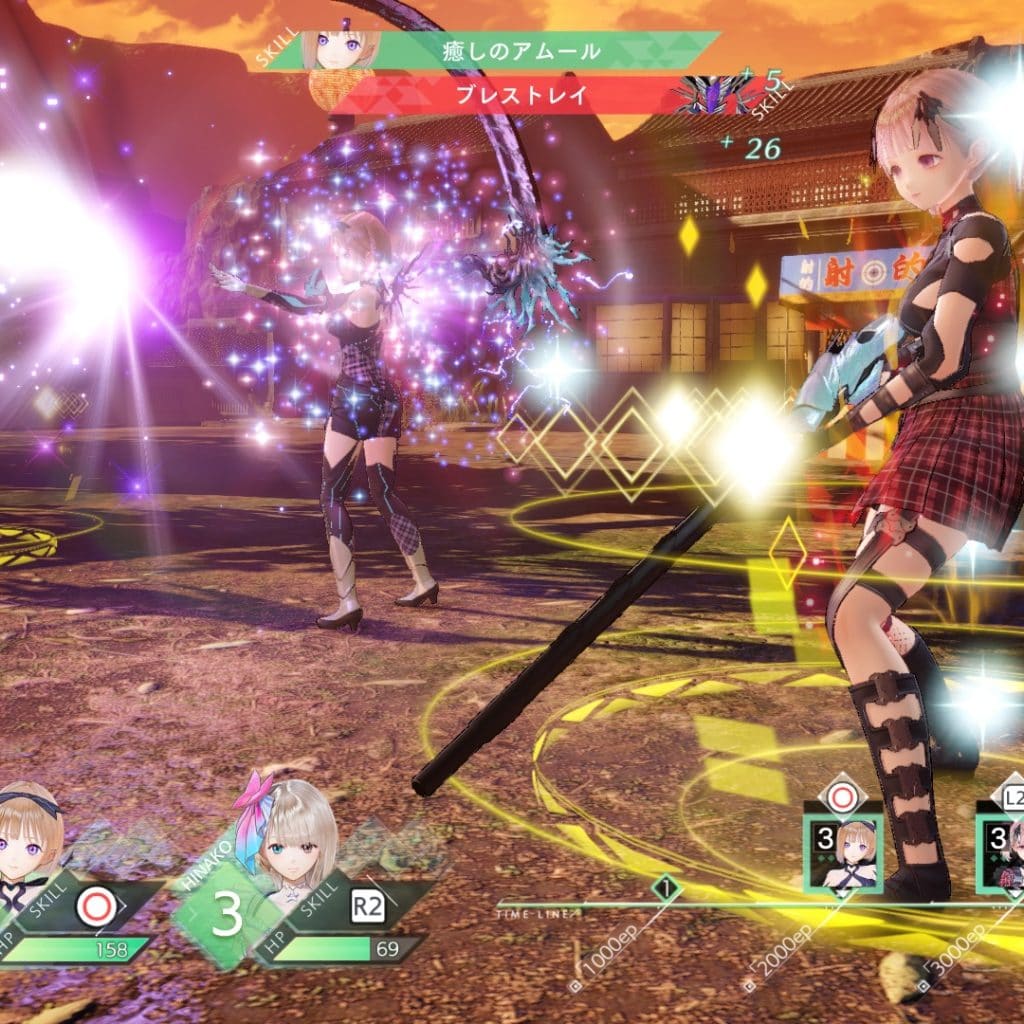Select the green 癒しのアムール skill banner

point(520,50)
